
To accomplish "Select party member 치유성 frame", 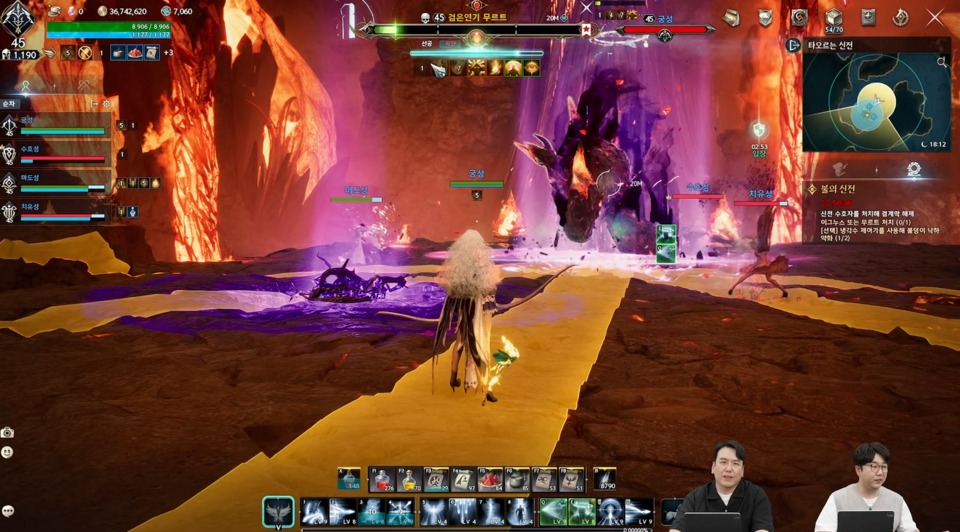I will coord(58,212).
